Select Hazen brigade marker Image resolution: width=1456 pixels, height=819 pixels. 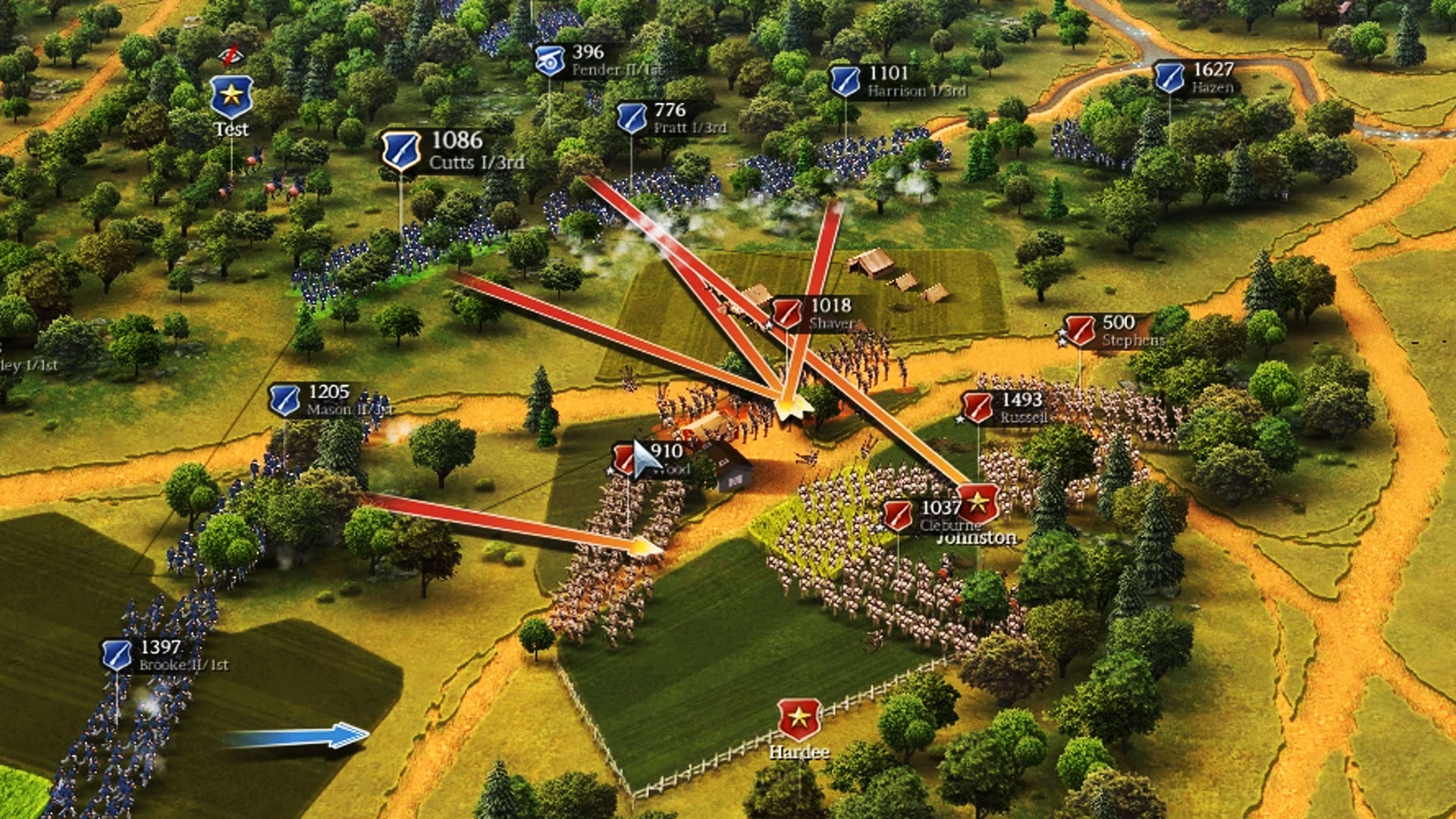1169,78
